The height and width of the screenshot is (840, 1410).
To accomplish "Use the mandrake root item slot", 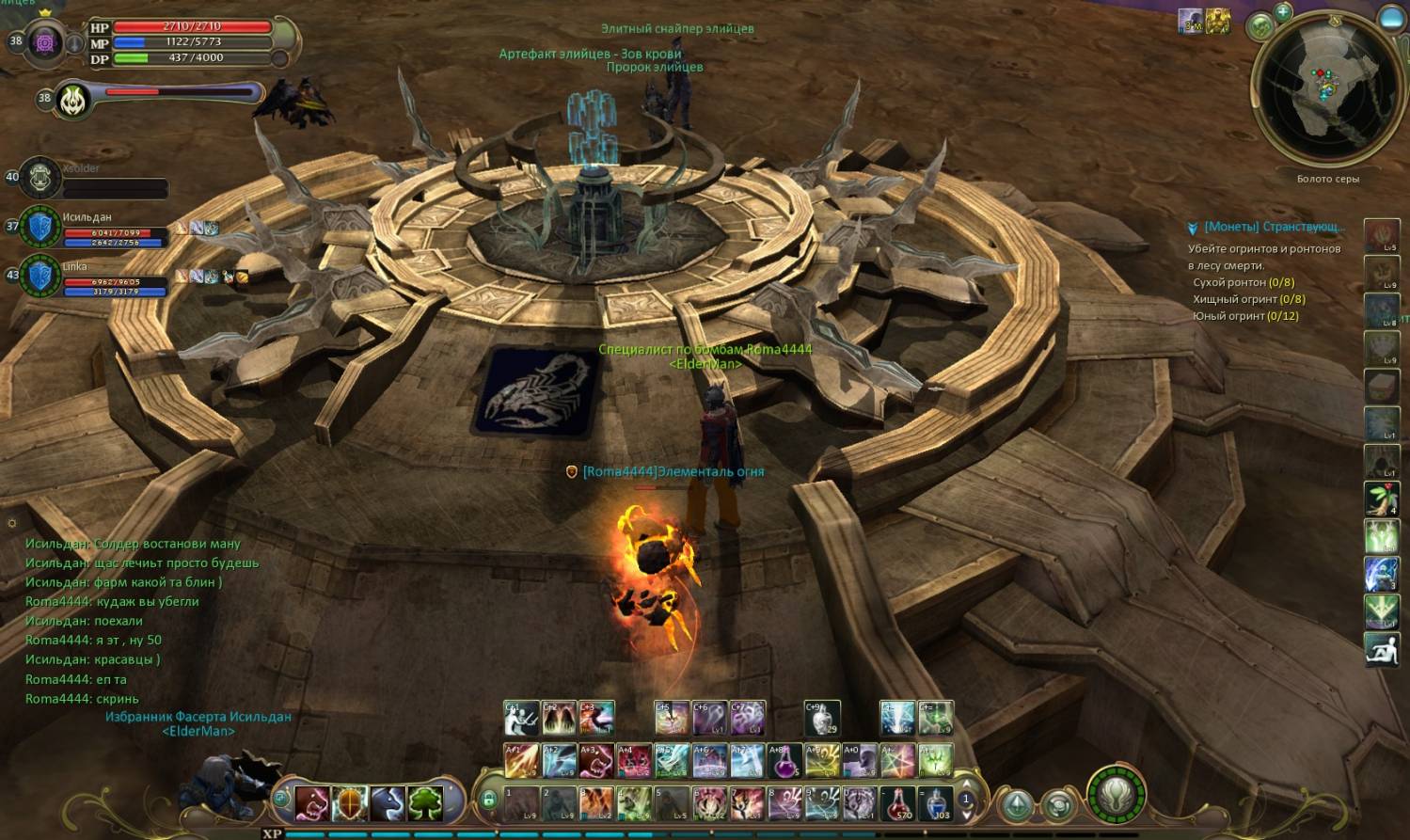I will click(x=1382, y=499).
